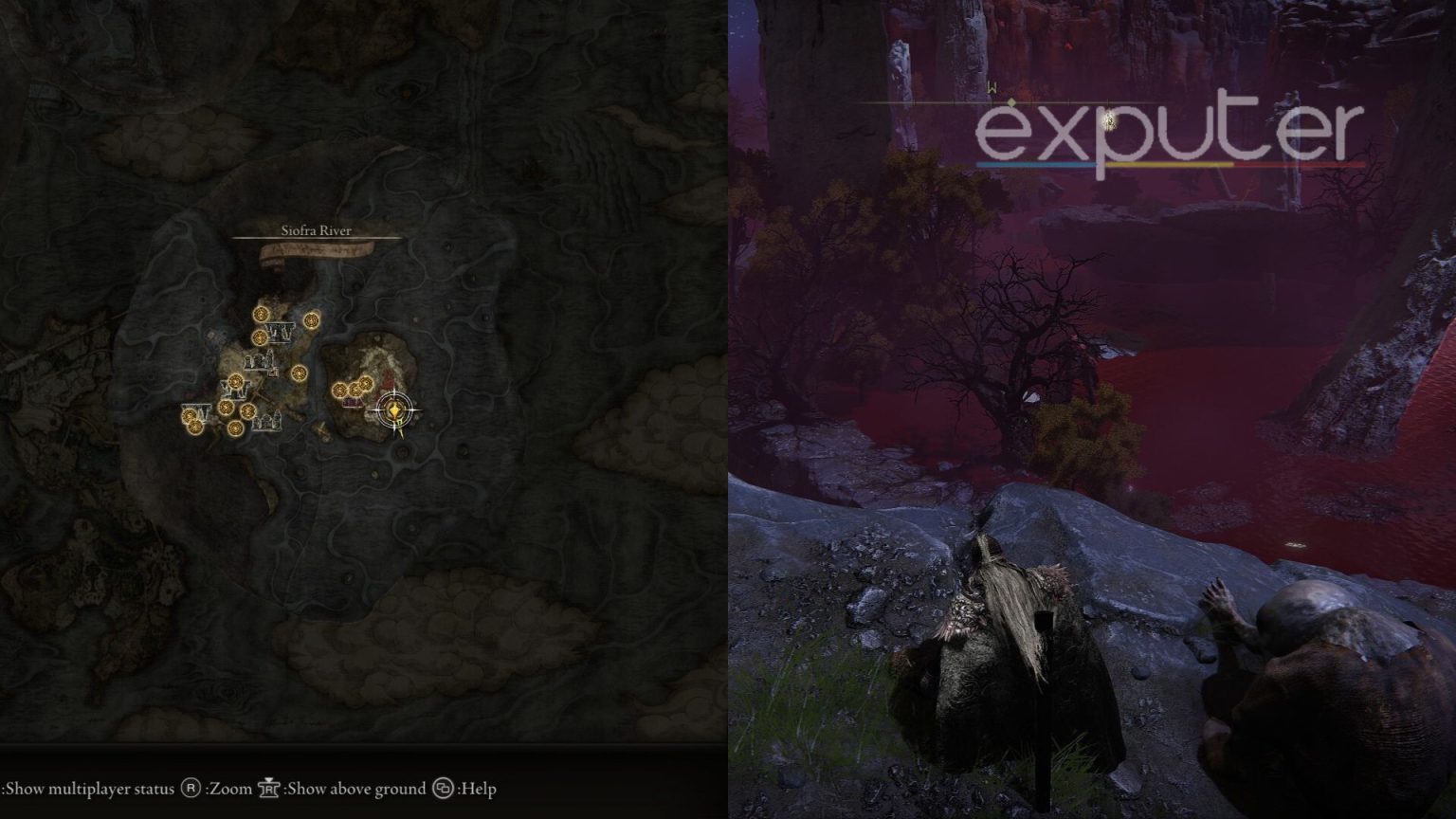Click the R button glyph beside Zoom
1456x819 pixels.
[190, 788]
